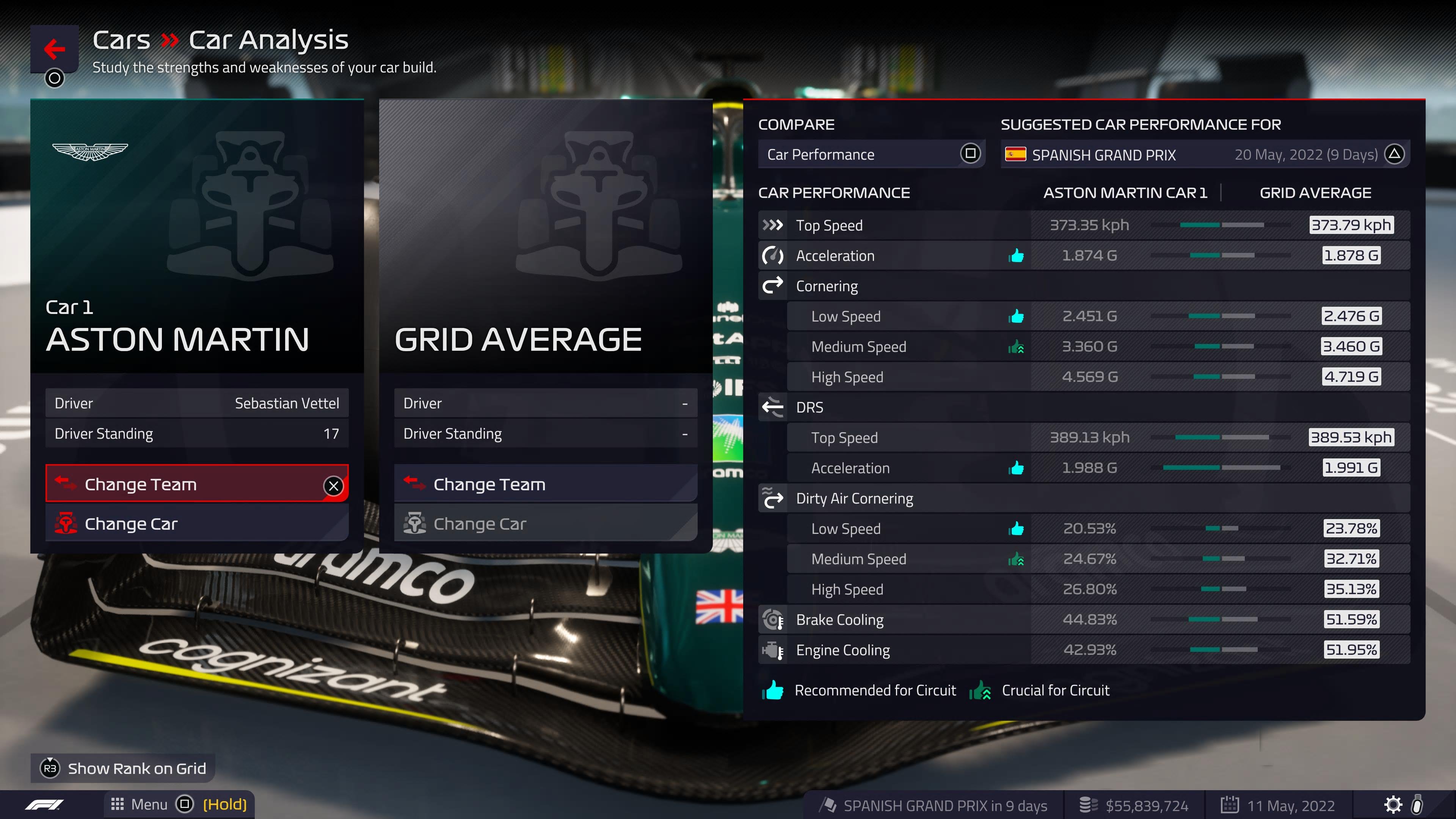Select the Top Speed chevron icon
The width and height of the screenshot is (1456, 819).
tap(773, 224)
